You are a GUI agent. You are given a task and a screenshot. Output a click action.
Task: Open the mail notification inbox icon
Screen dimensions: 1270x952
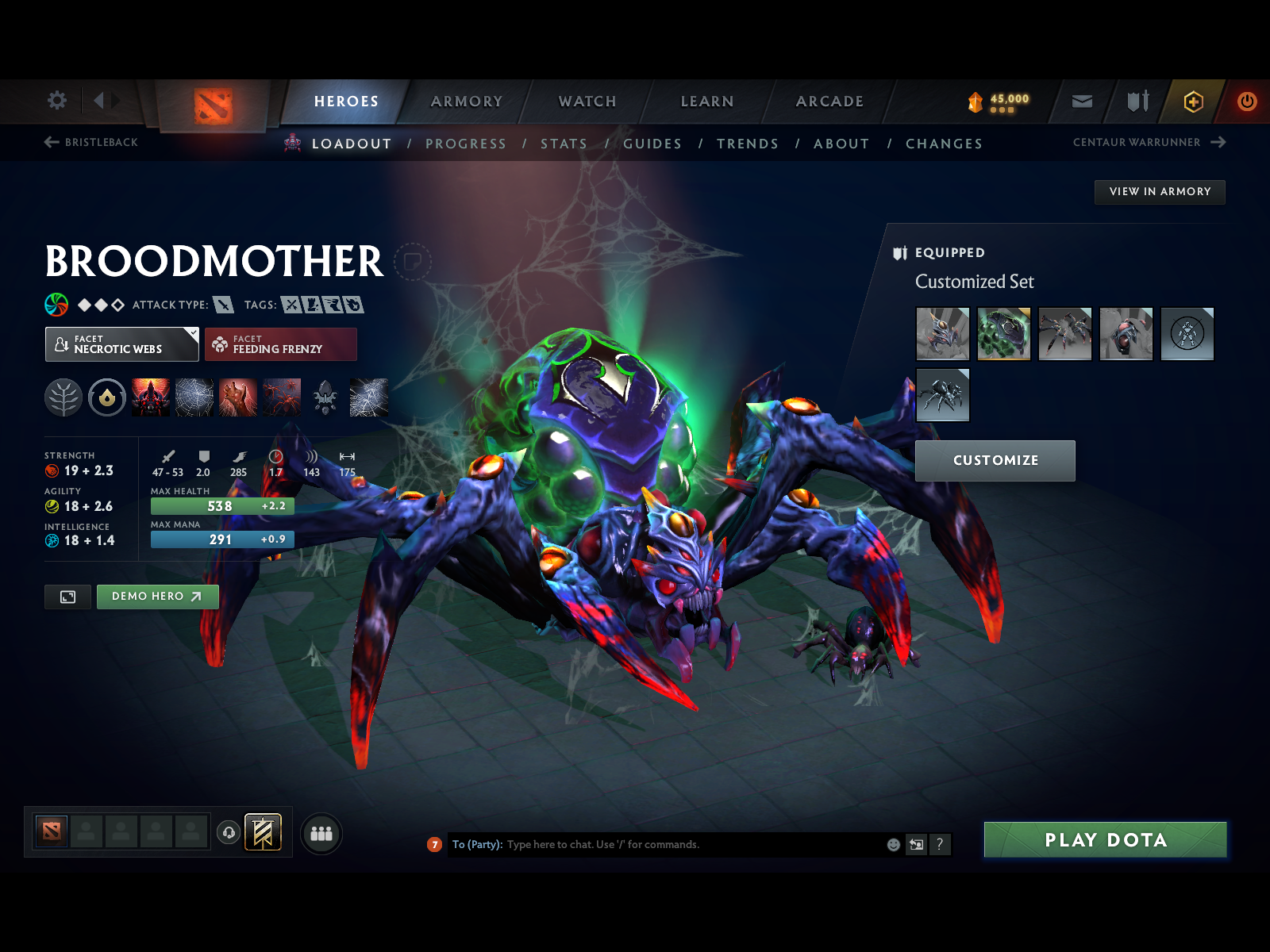pos(1081,102)
